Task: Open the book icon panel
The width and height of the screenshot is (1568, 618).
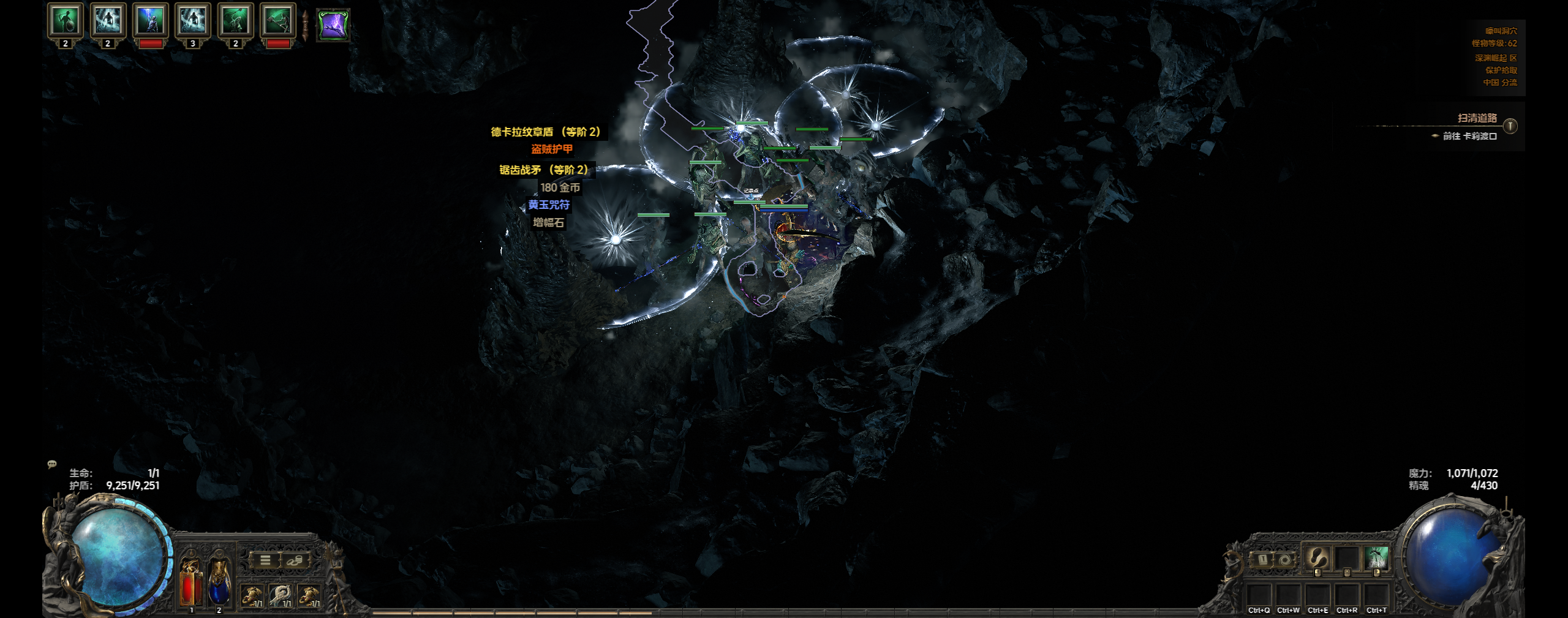Action: [x=1262, y=559]
